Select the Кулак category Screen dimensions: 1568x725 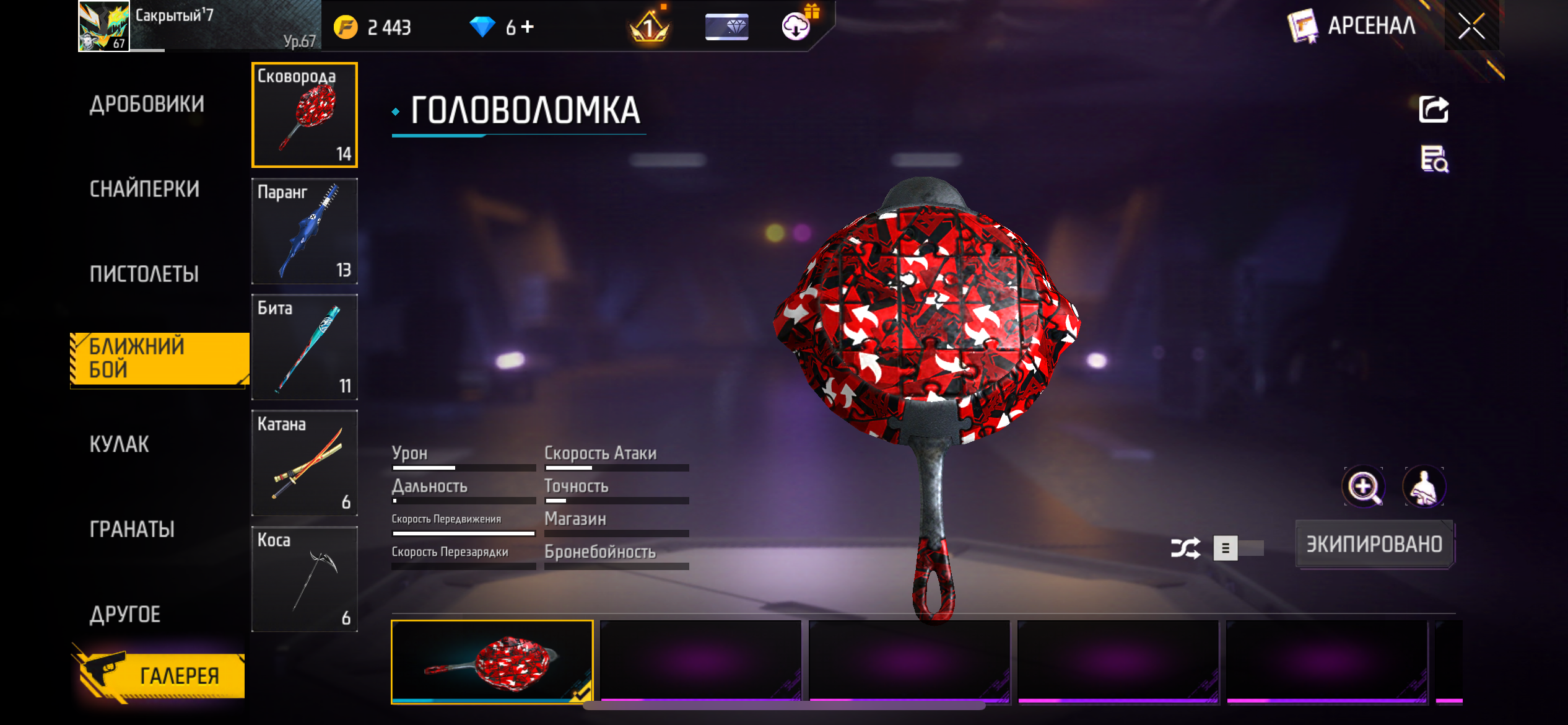click(x=120, y=444)
